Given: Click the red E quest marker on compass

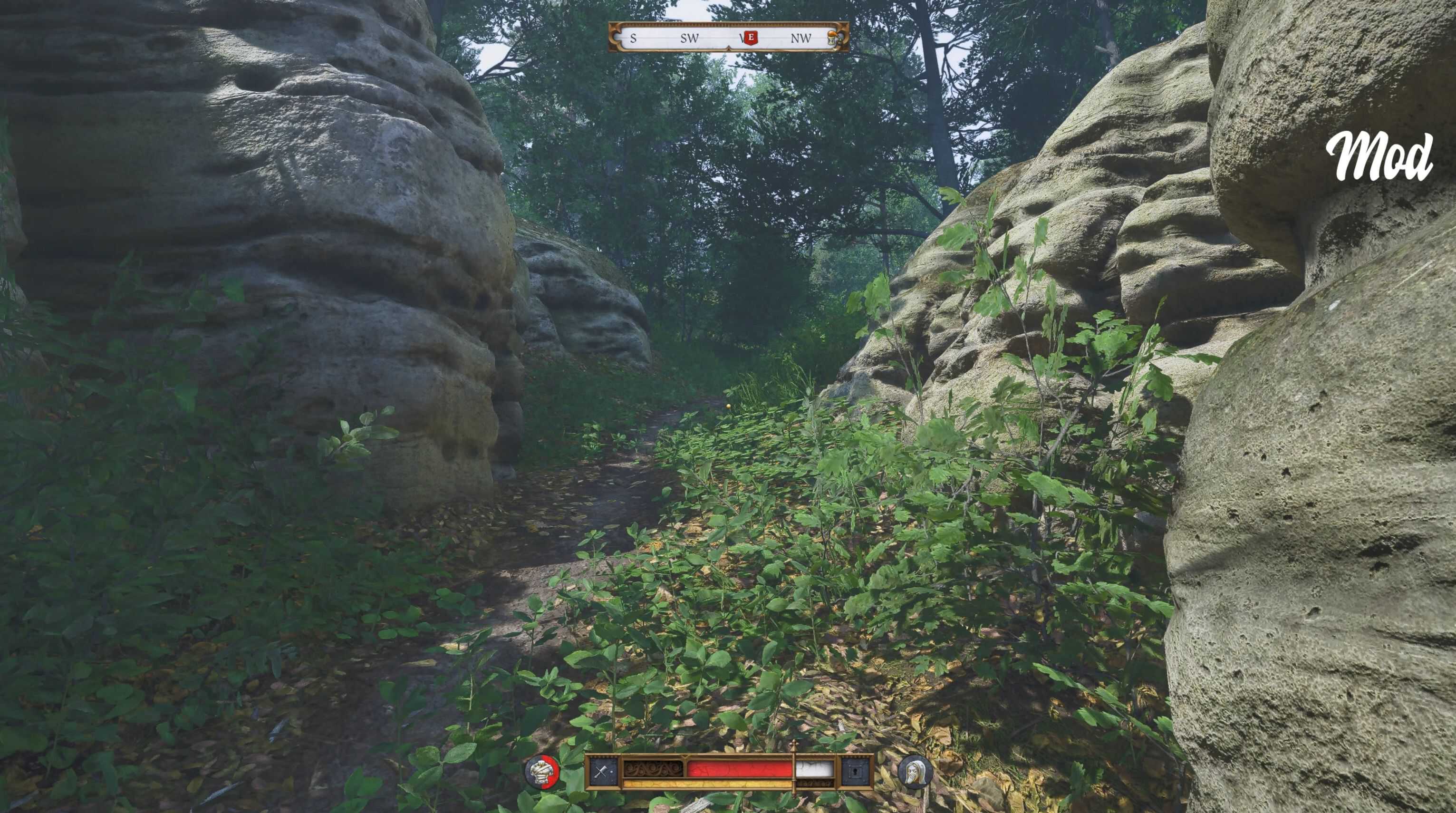Looking at the screenshot, I should pyautogui.click(x=750, y=38).
